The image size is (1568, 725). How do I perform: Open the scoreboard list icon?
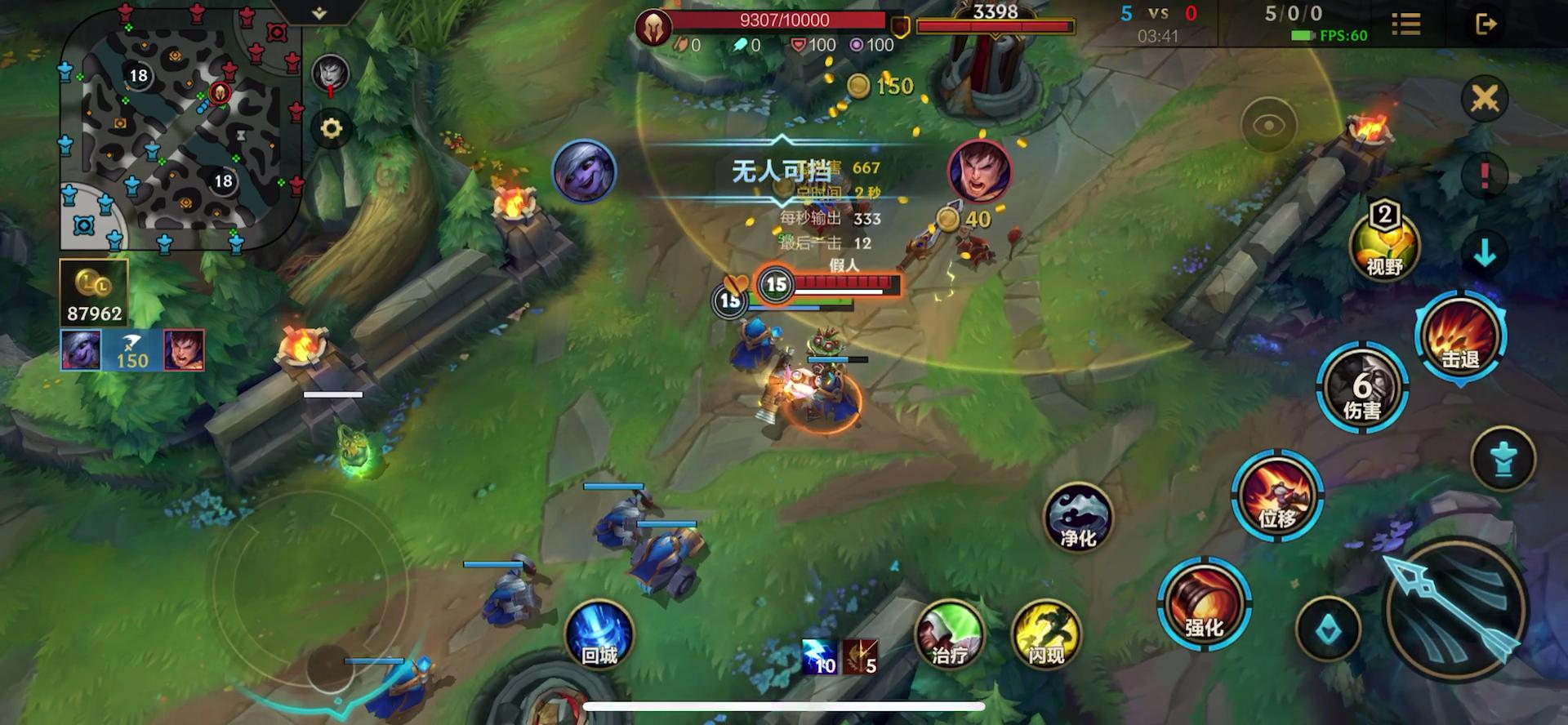click(1406, 24)
